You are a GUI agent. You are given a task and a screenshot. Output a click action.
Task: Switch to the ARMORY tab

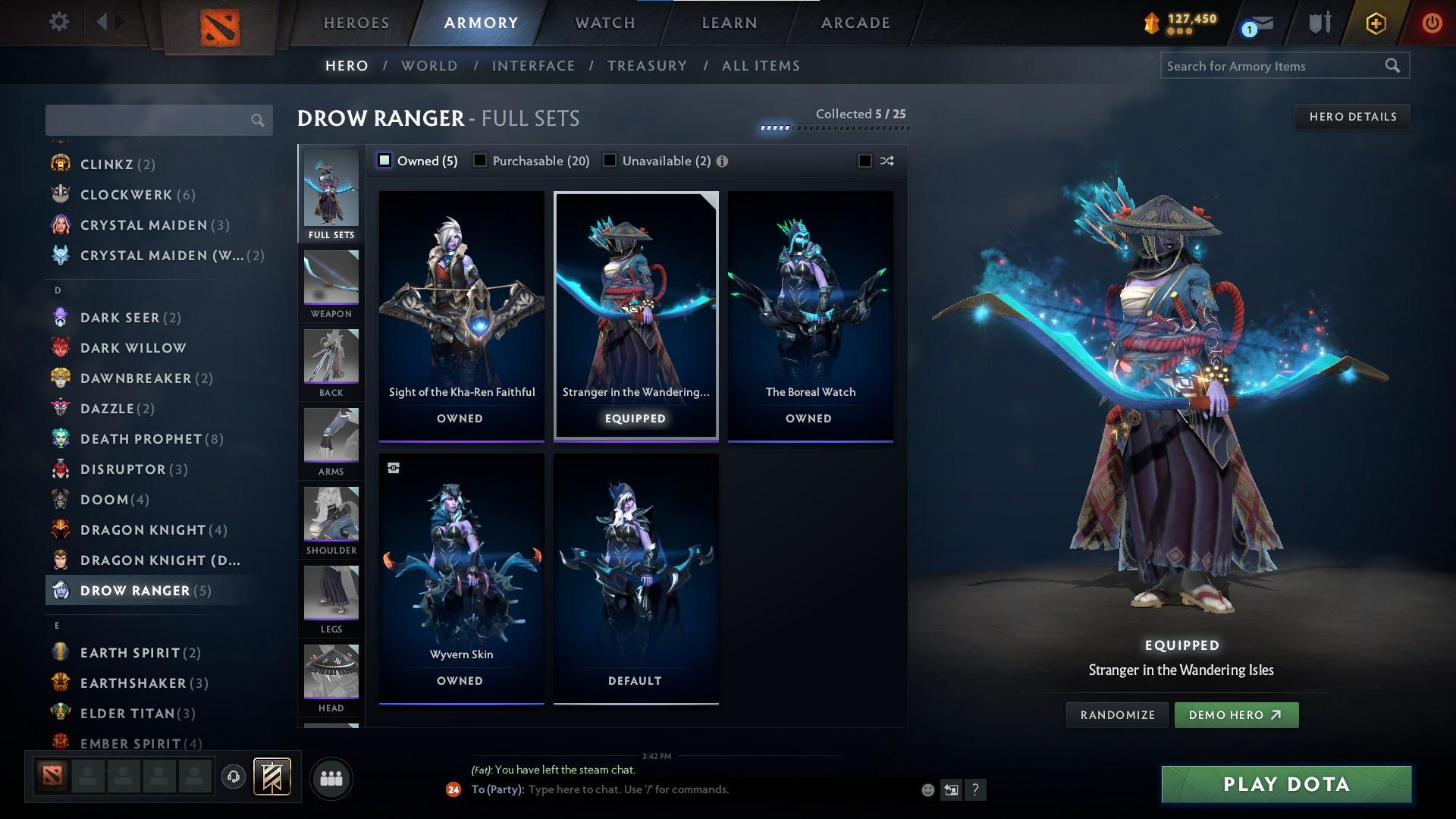[x=480, y=23]
